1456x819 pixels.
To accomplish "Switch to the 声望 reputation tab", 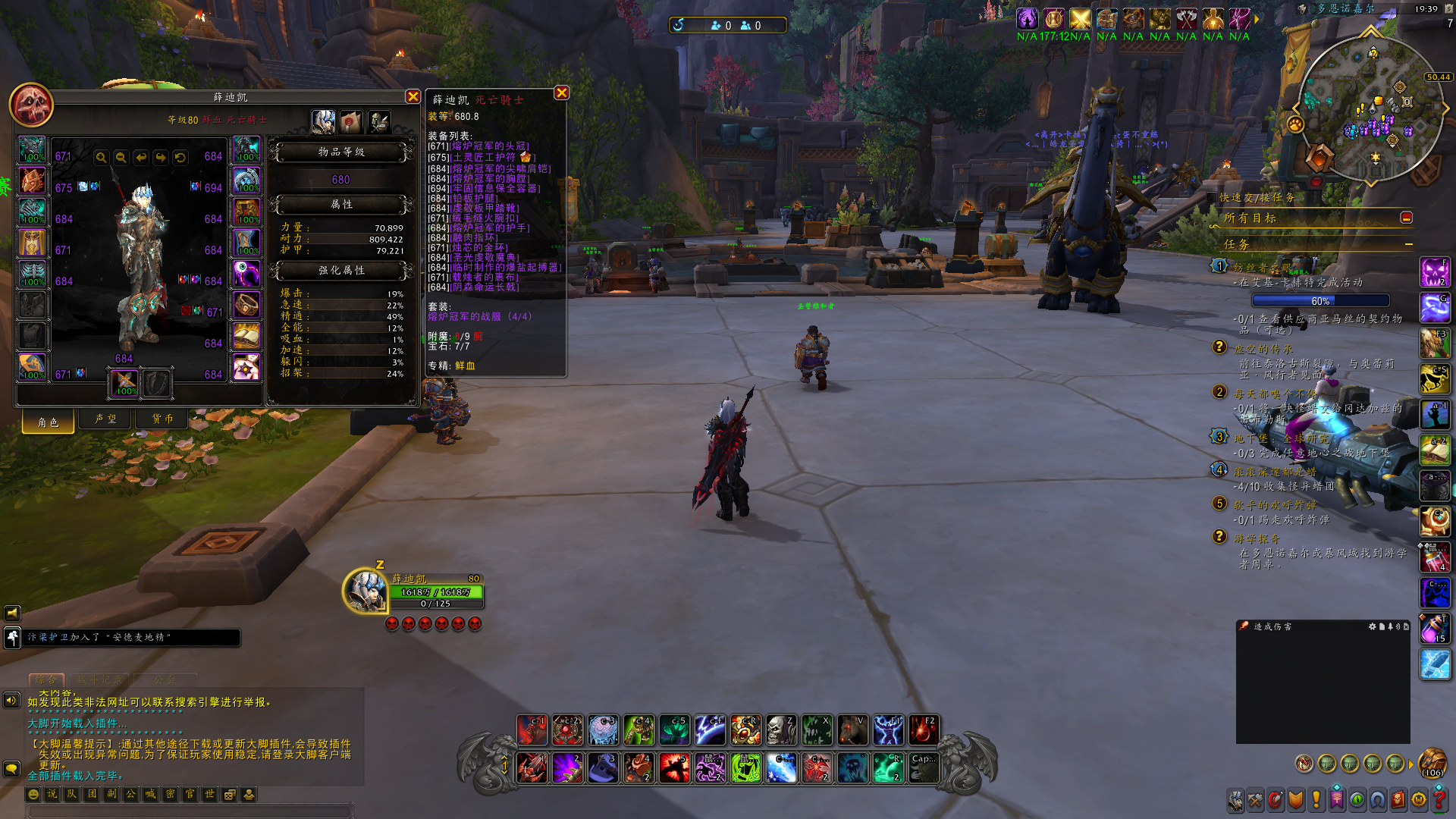I will click(x=105, y=419).
